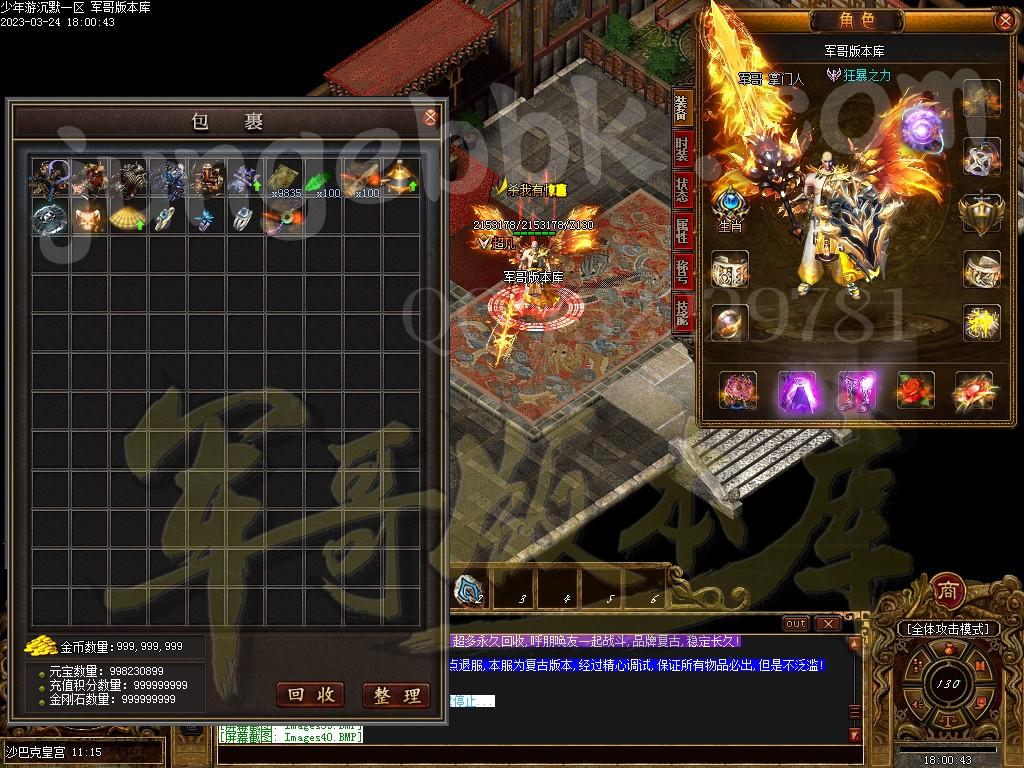Select the winged shield medal slot

click(x=981, y=212)
